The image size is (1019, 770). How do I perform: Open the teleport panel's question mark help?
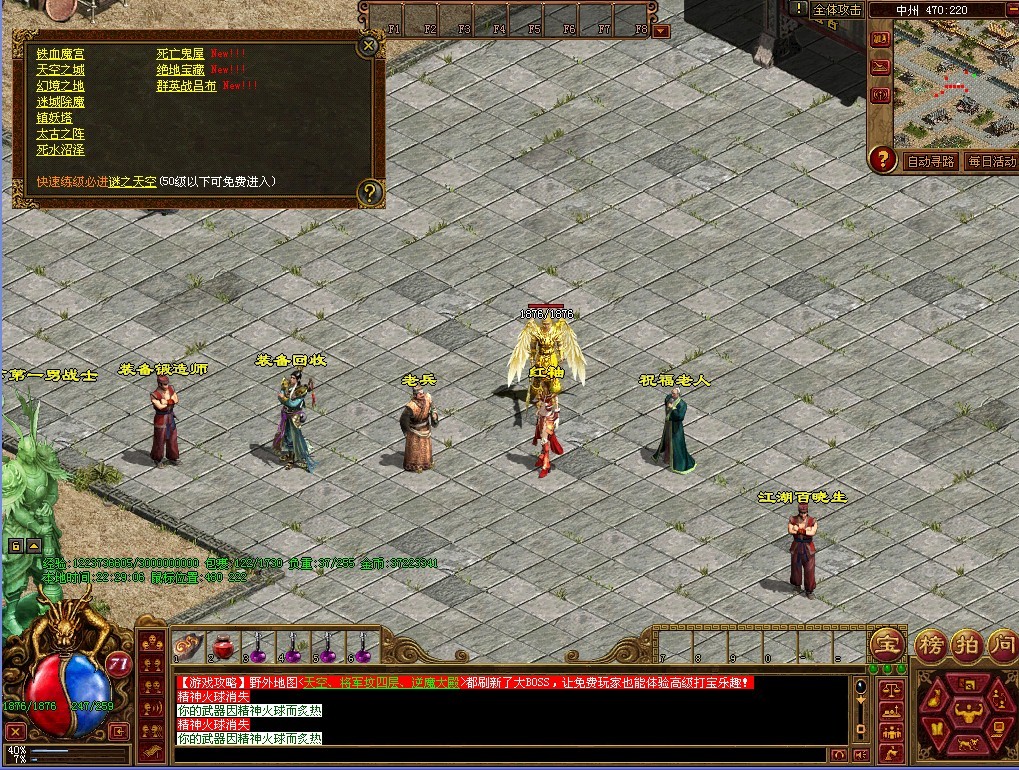pos(369,191)
